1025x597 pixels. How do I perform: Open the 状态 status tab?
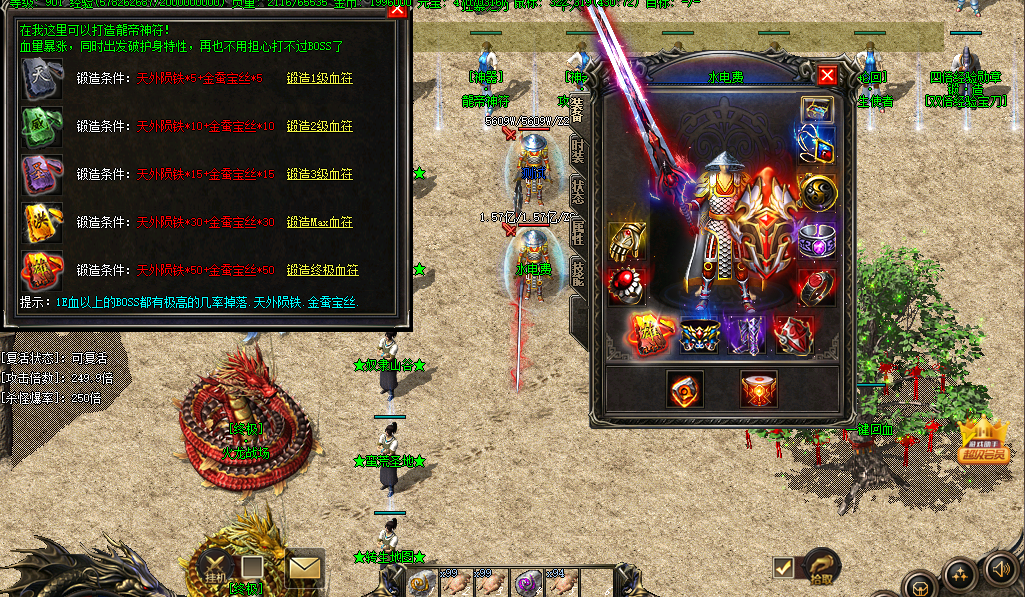coord(578,190)
